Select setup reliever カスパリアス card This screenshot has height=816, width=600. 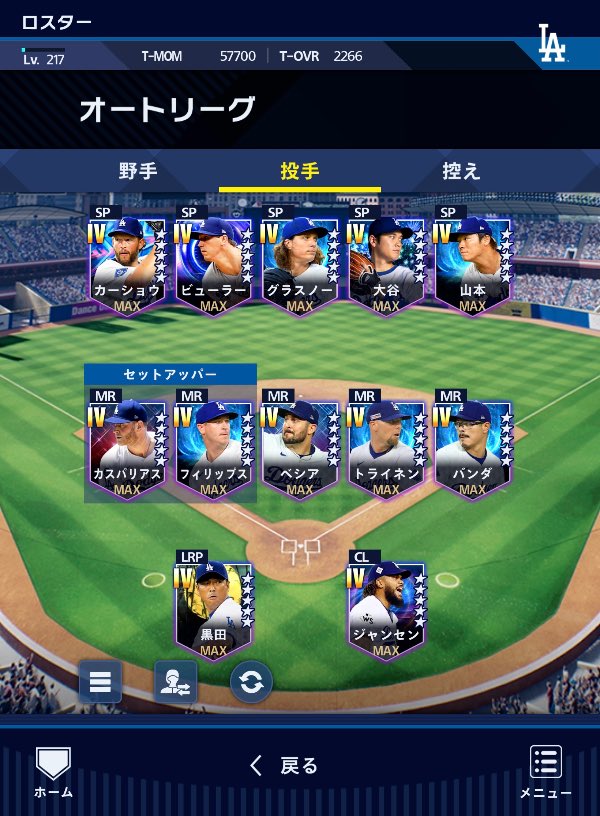127,446
